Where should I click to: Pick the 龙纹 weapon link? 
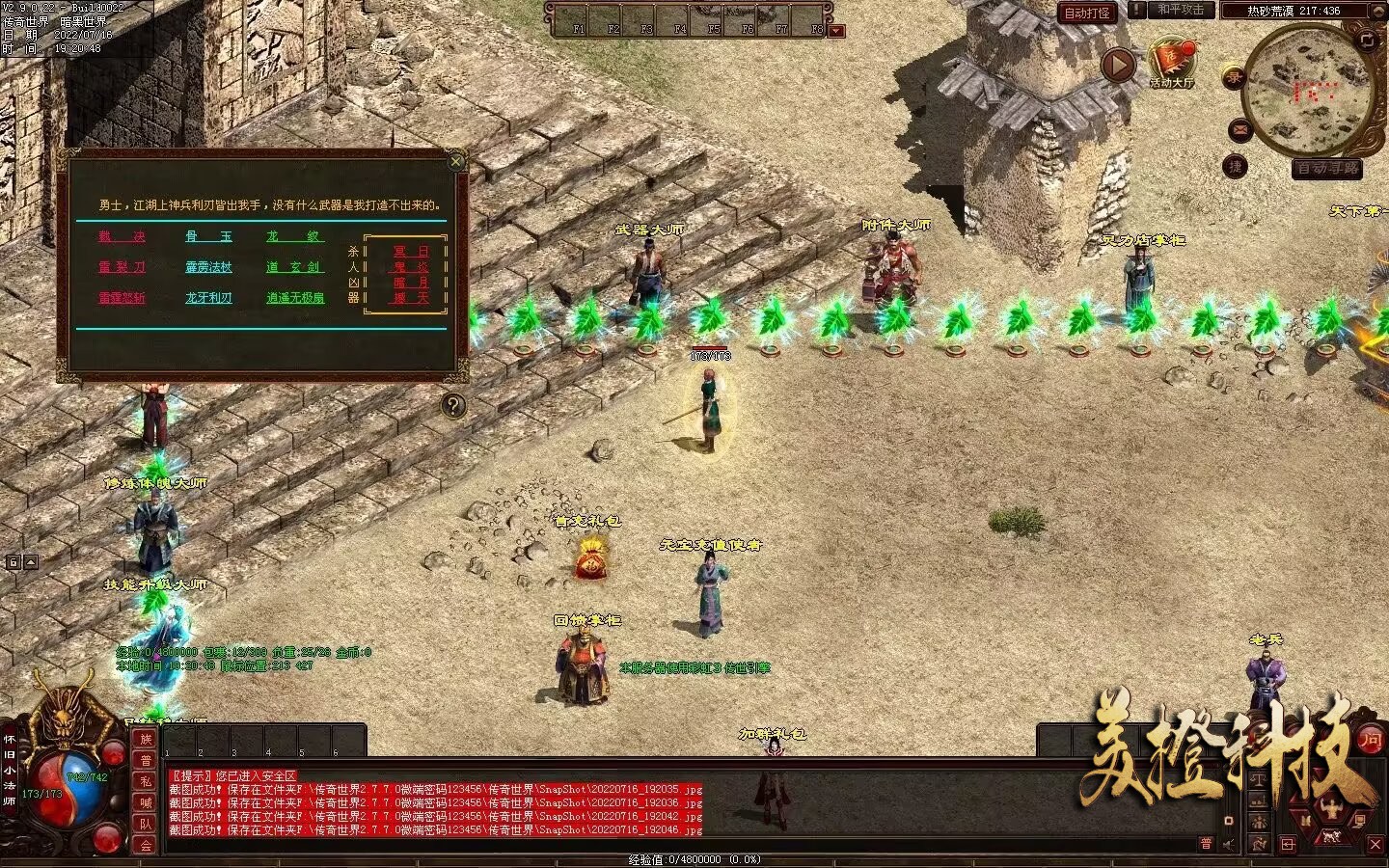[x=294, y=236]
